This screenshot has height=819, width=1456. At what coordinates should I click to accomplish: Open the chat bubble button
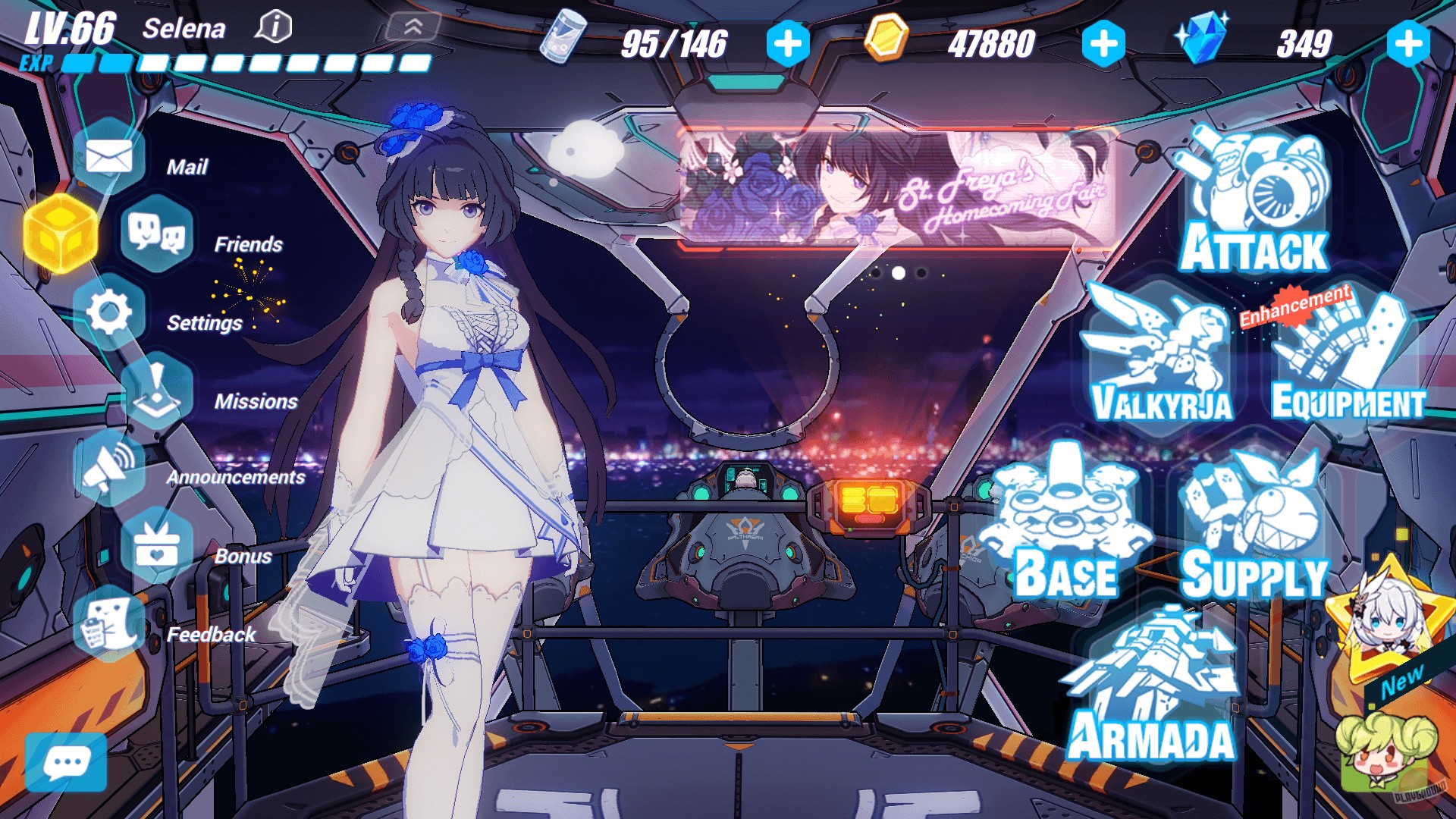[66, 762]
